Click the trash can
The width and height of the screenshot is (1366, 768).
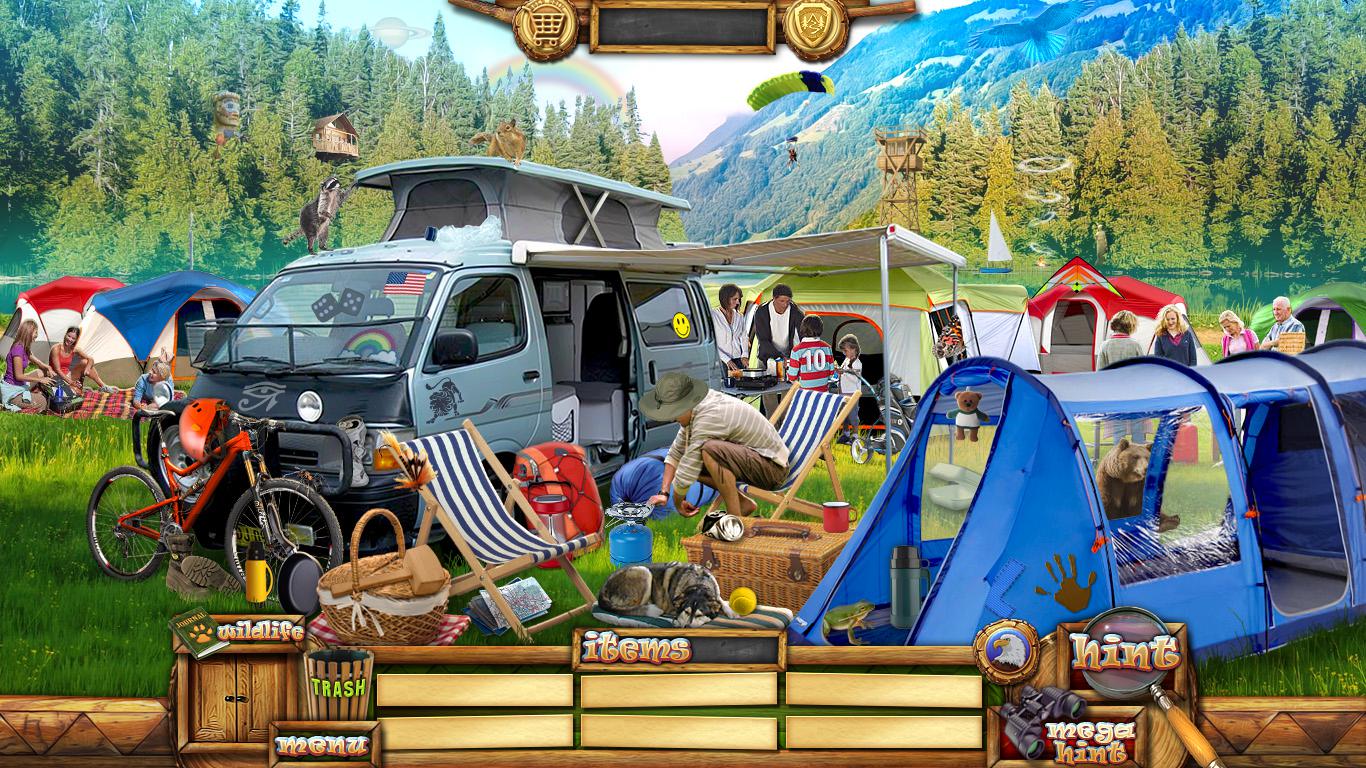tap(338, 686)
